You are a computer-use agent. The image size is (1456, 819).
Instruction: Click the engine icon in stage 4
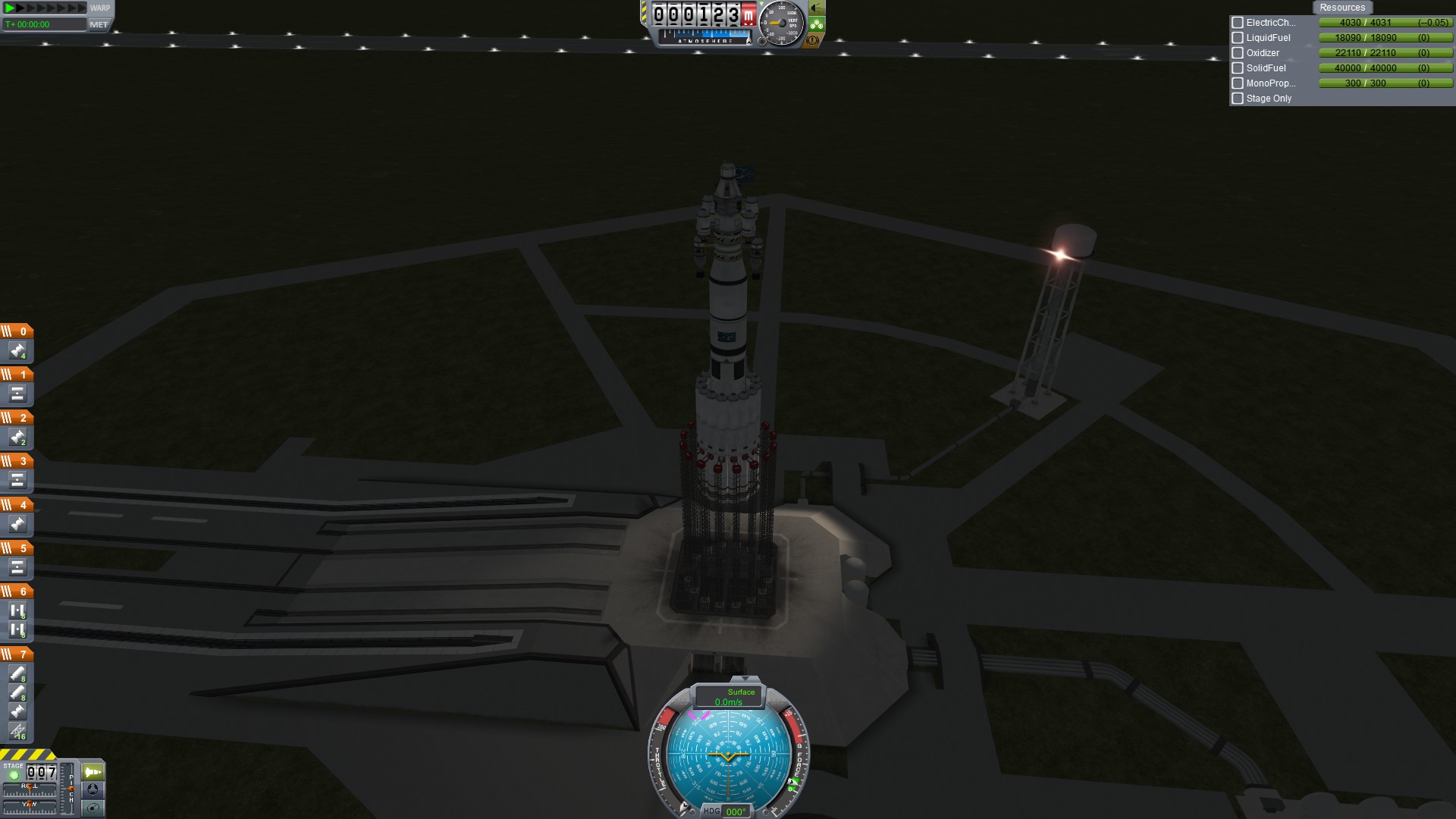coord(17,524)
